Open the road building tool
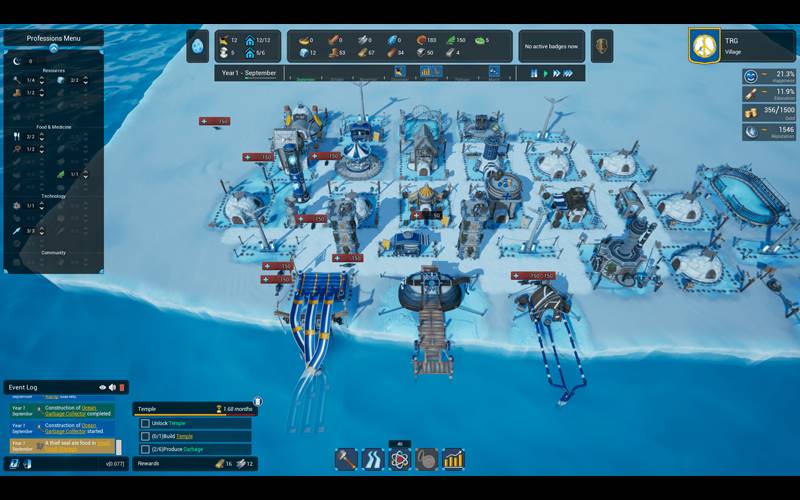 click(373, 460)
